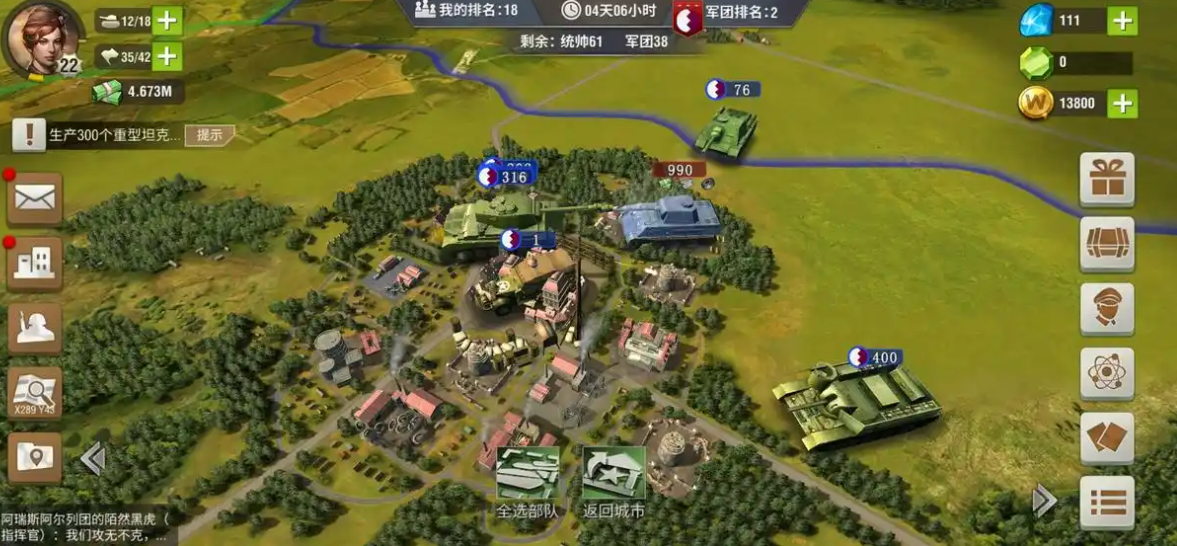
Task: Select the soldier silhouette icon
Action: click(35, 328)
